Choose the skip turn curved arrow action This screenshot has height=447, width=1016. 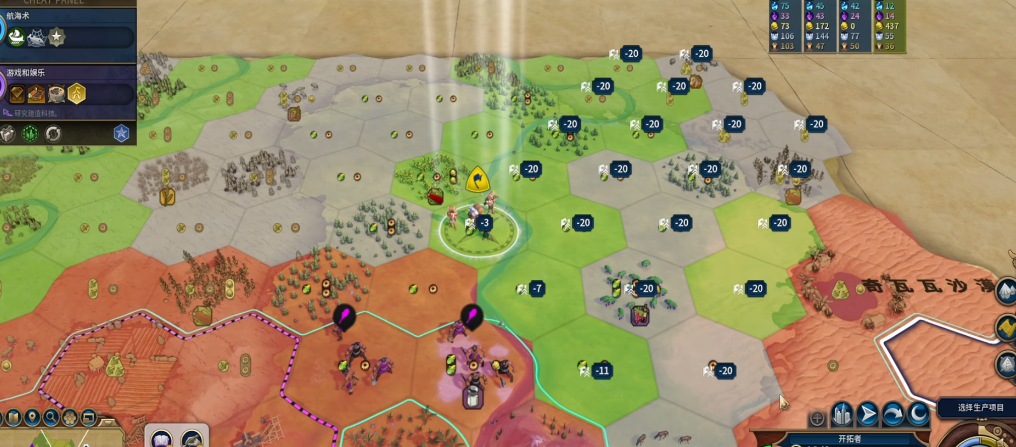point(892,414)
